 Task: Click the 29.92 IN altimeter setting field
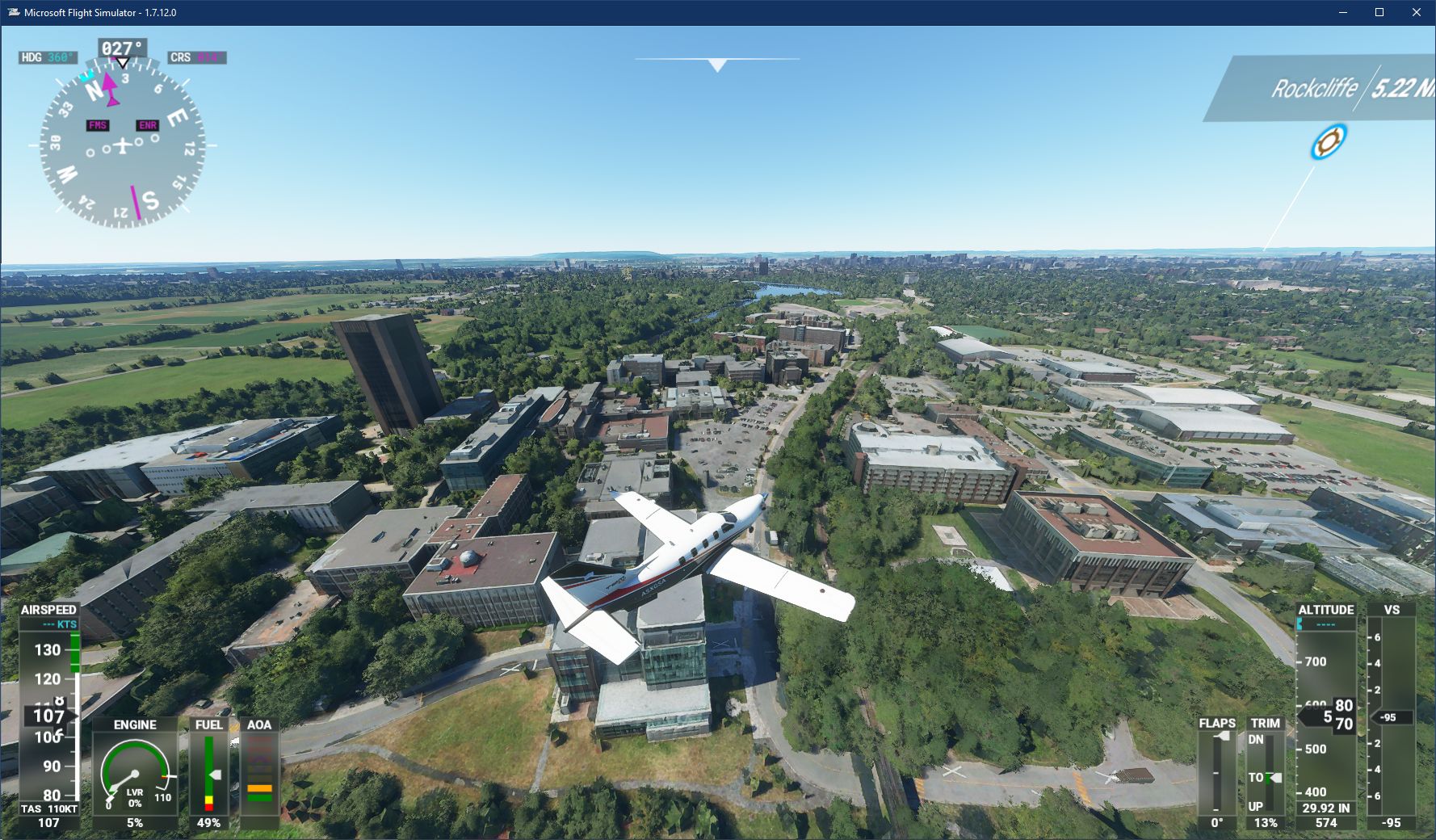pos(1327,807)
